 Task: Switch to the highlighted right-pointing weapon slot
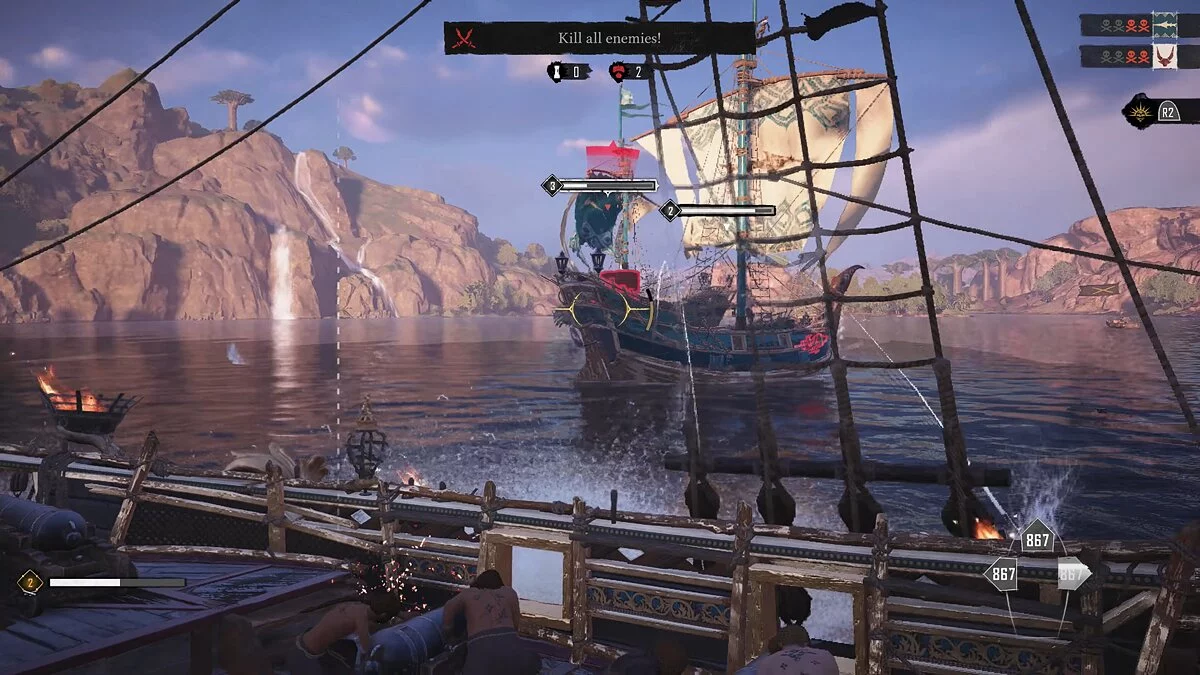[1072, 574]
